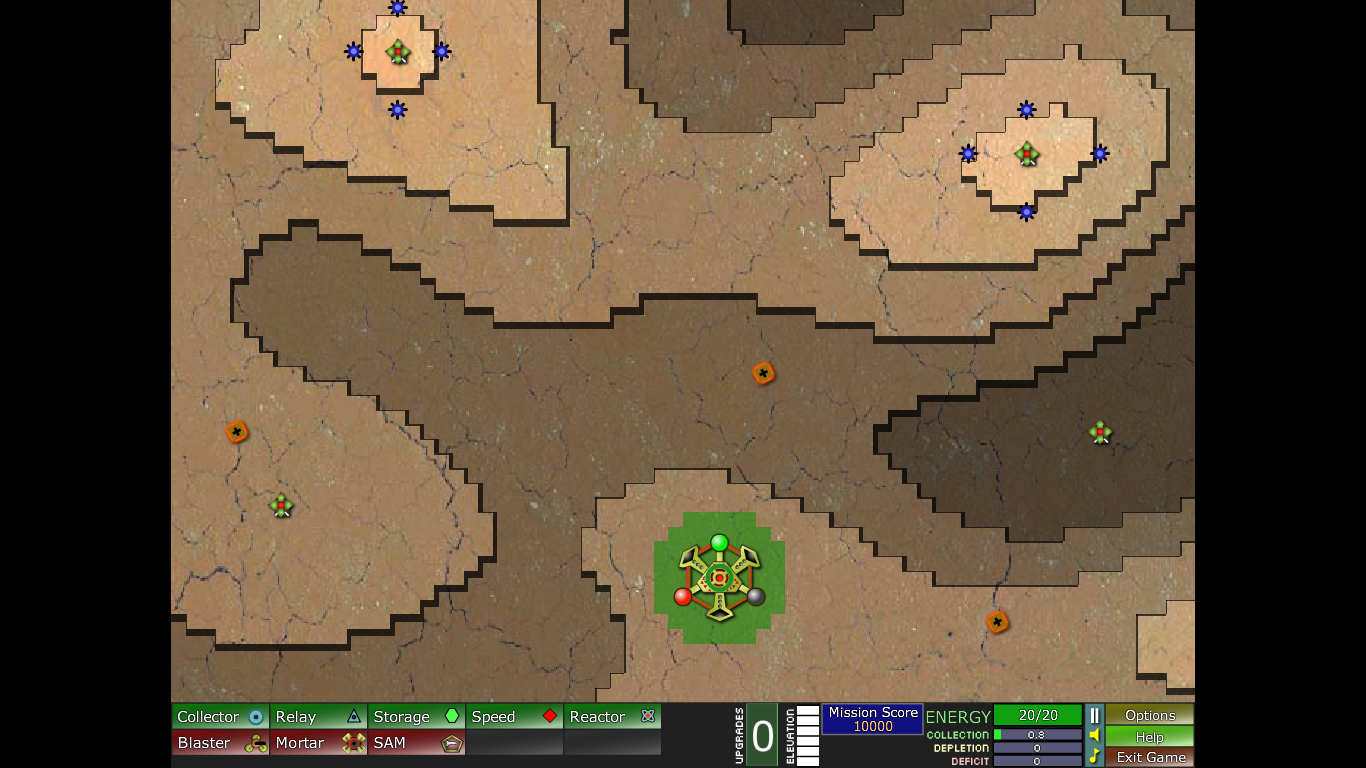Image resolution: width=1366 pixels, height=768 pixels.
Task: Click the Exit Game button
Action: click(x=1150, y=757)
